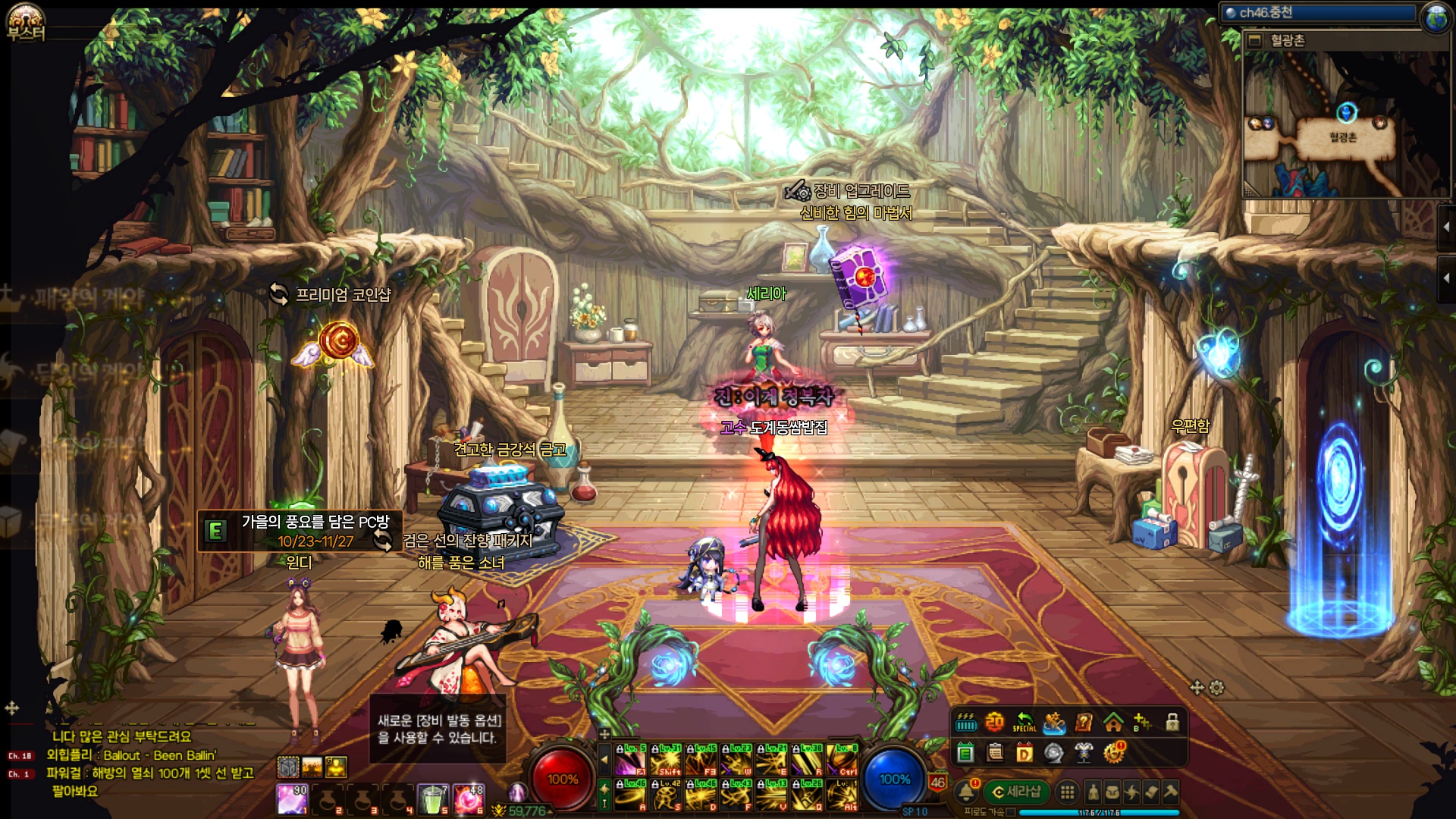Click the green SPECIAL arrow icon
The width and height of the screenshot is (1456, 819).
point(1024,723)
